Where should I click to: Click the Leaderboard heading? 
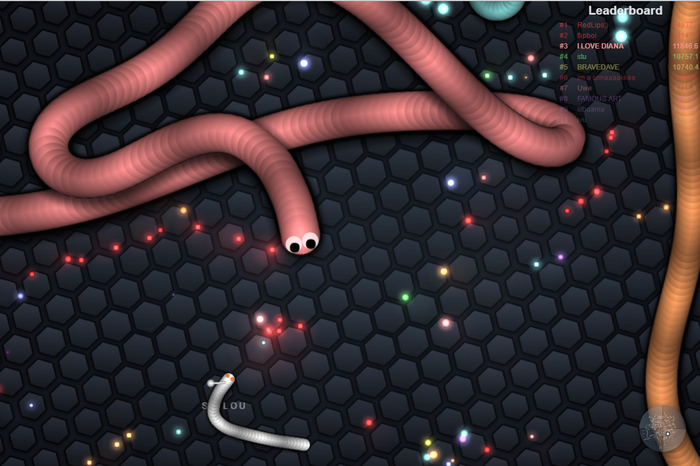click(x=625, y=11)
